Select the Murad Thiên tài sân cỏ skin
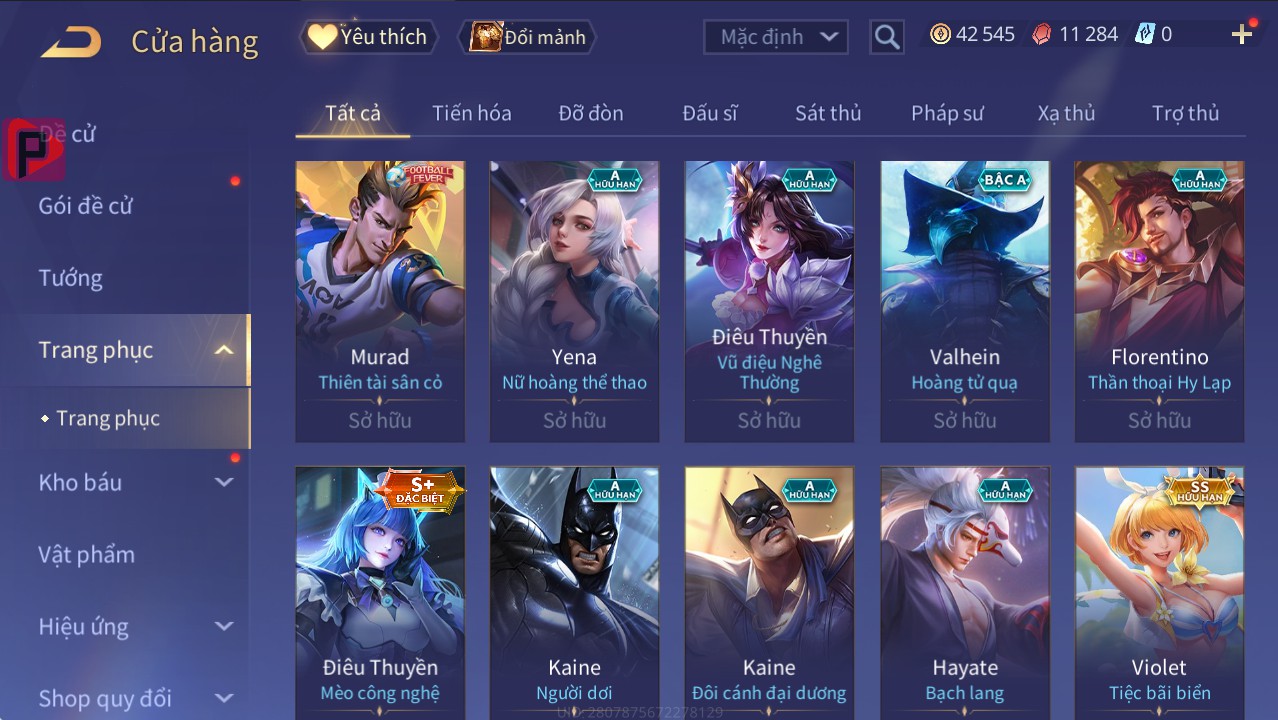 pyautogui.click(x=380, y=300)
